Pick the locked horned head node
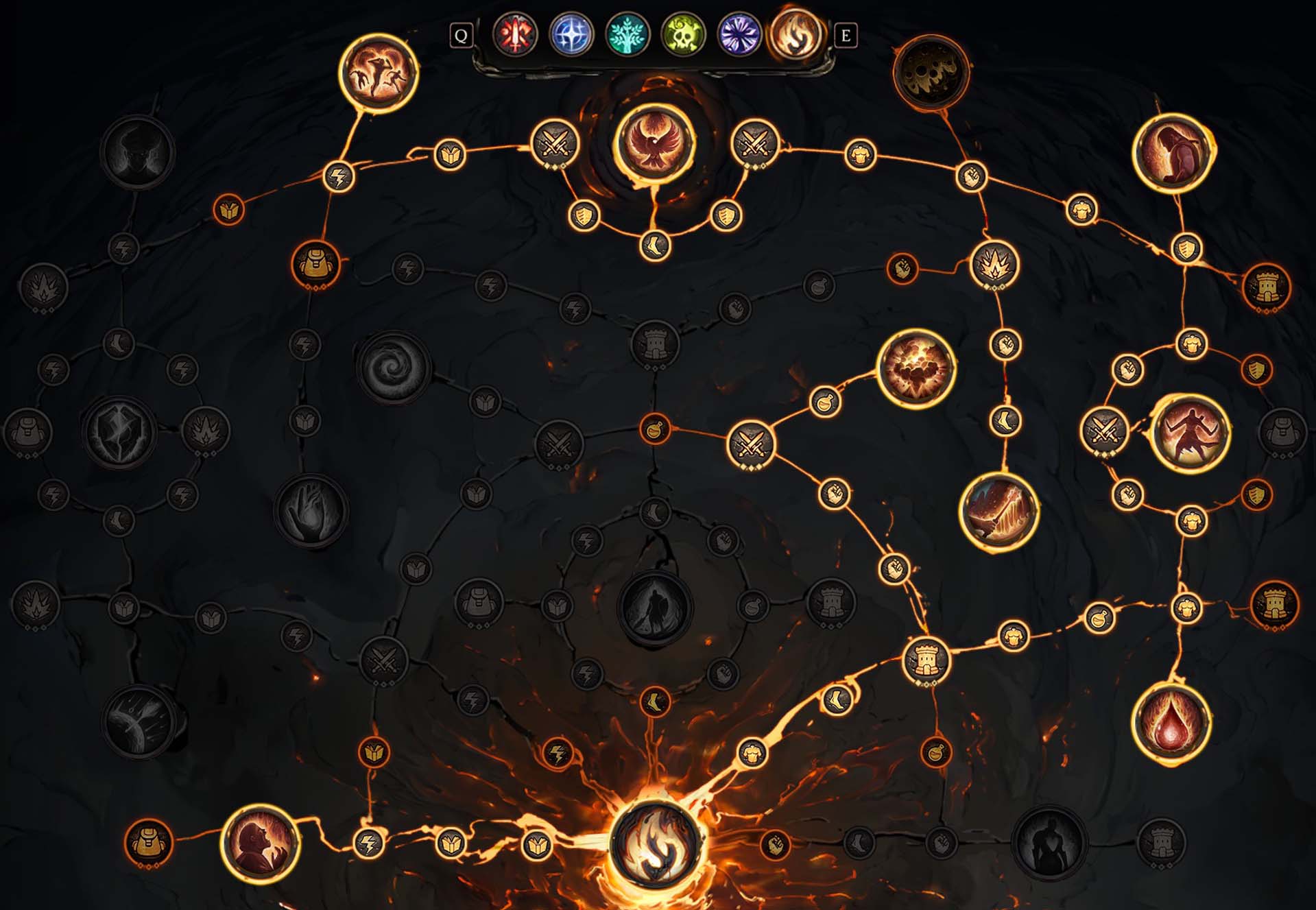1316x910 pixels. pos(137,152)
